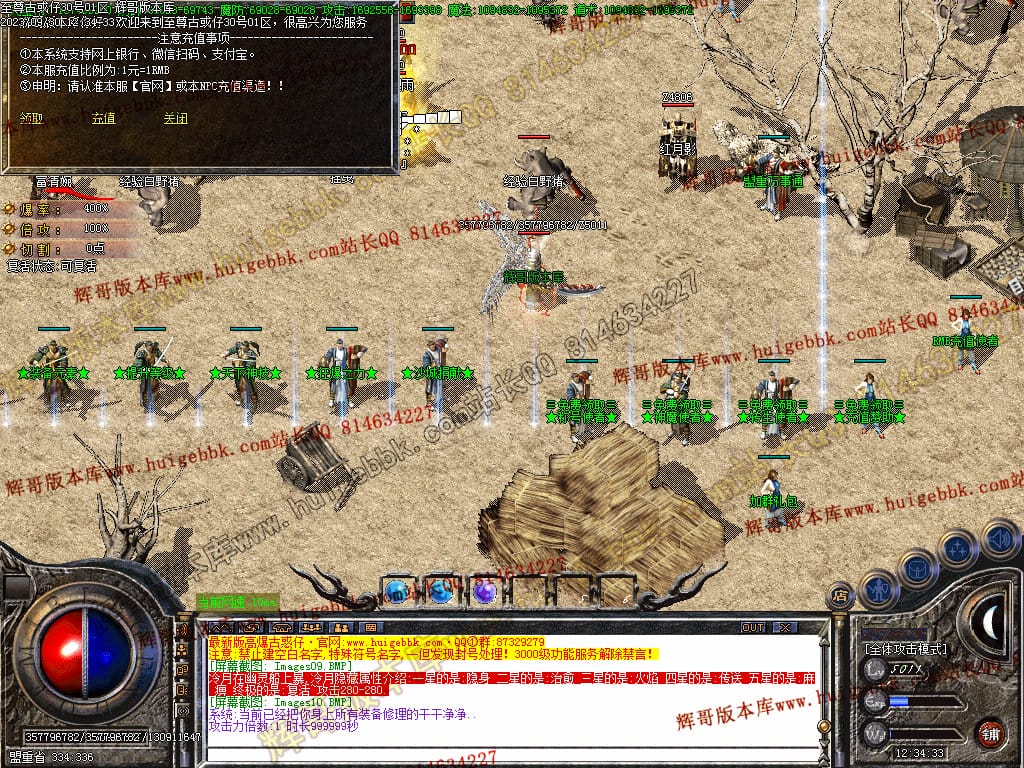Open the skills sparkle icon

[x=958, y=548]
